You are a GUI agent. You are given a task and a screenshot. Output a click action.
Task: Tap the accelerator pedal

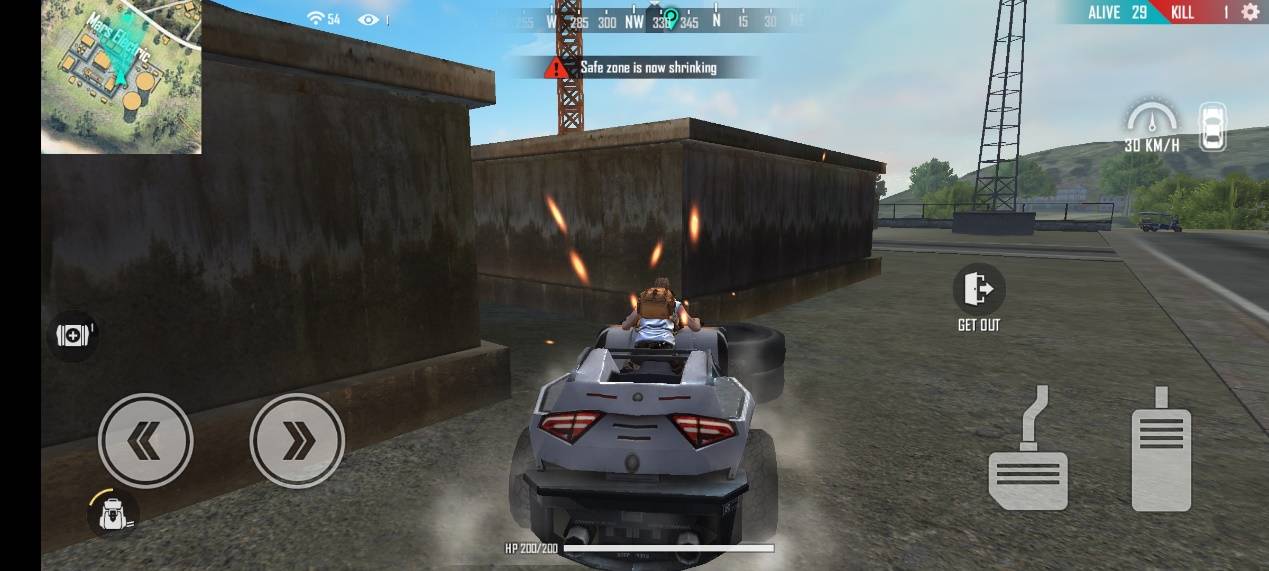[x=1161, y=449]
